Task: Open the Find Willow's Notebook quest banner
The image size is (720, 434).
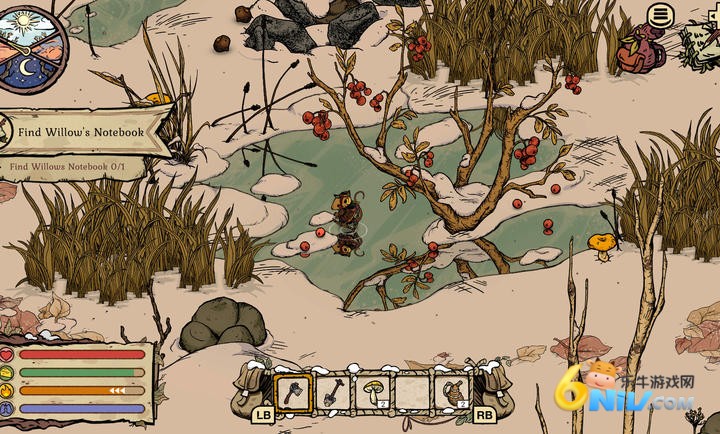Action: click(x=85, y=132)
